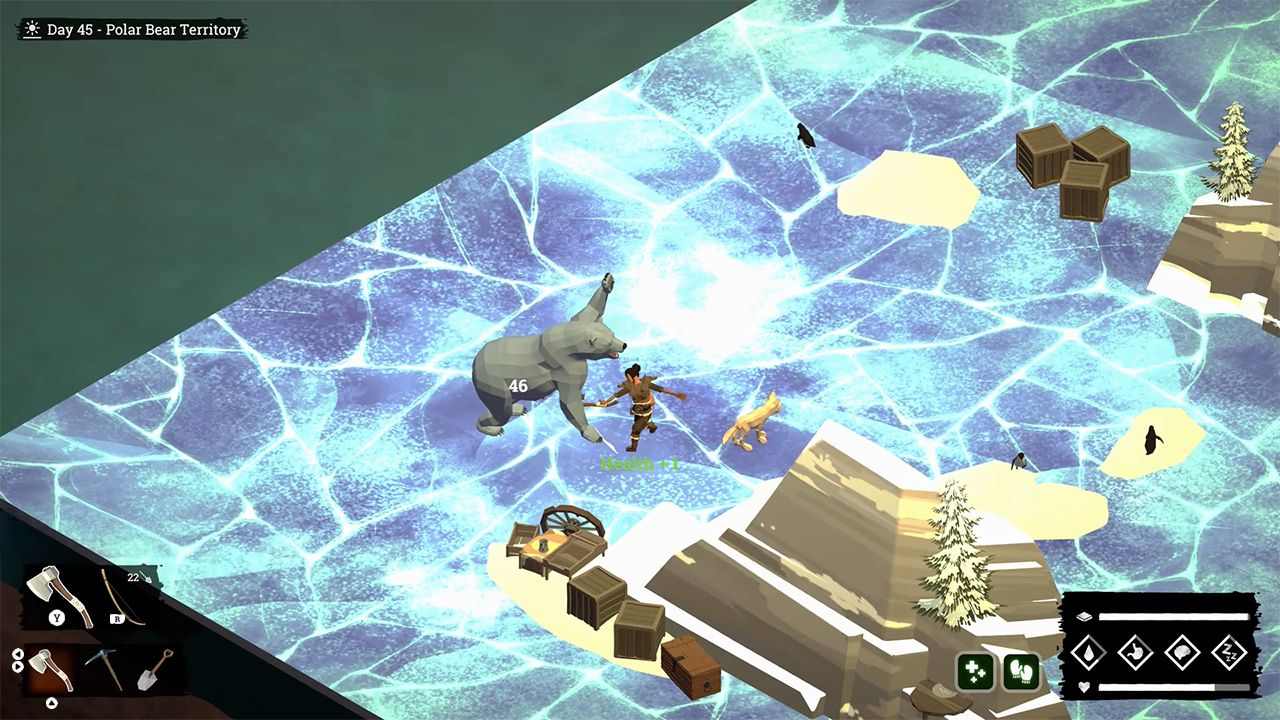Click the hunger stomach status icon
Screen dimensions: 1280x720
1135,651
